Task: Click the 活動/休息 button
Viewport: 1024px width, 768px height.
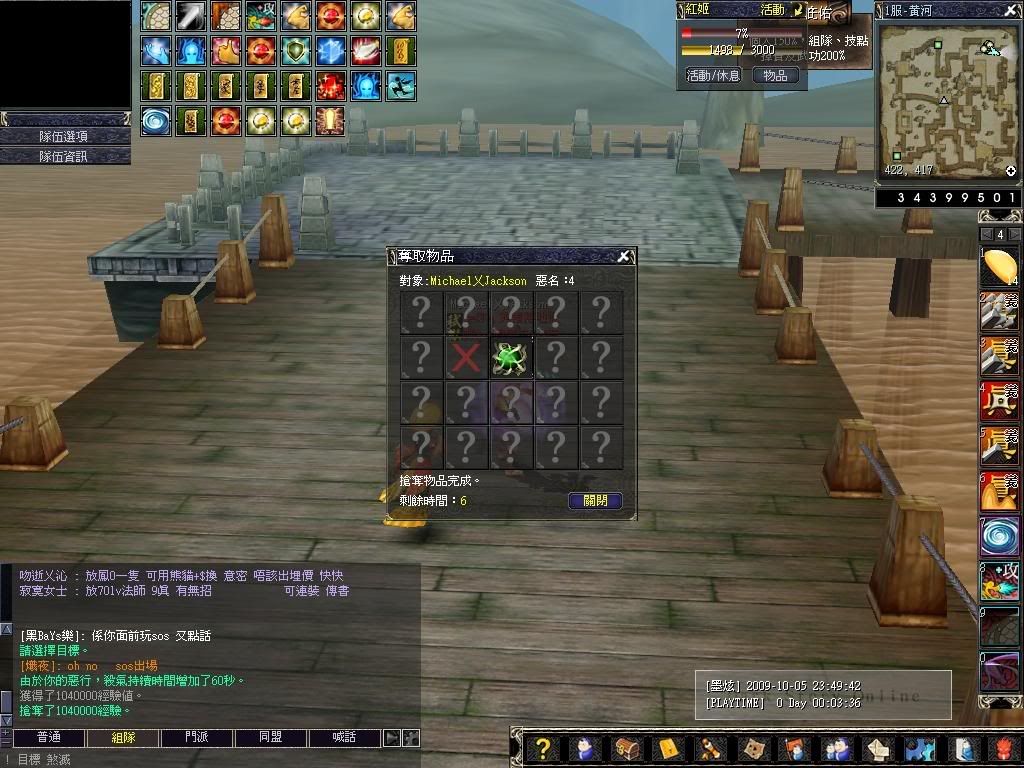Action: (713, 75)
